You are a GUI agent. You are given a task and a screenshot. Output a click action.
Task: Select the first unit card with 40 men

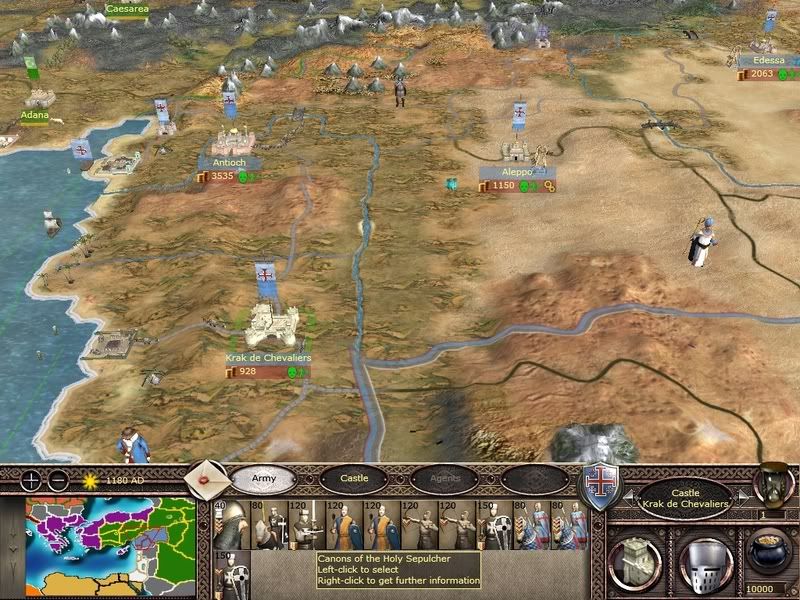tap(227, 523)
